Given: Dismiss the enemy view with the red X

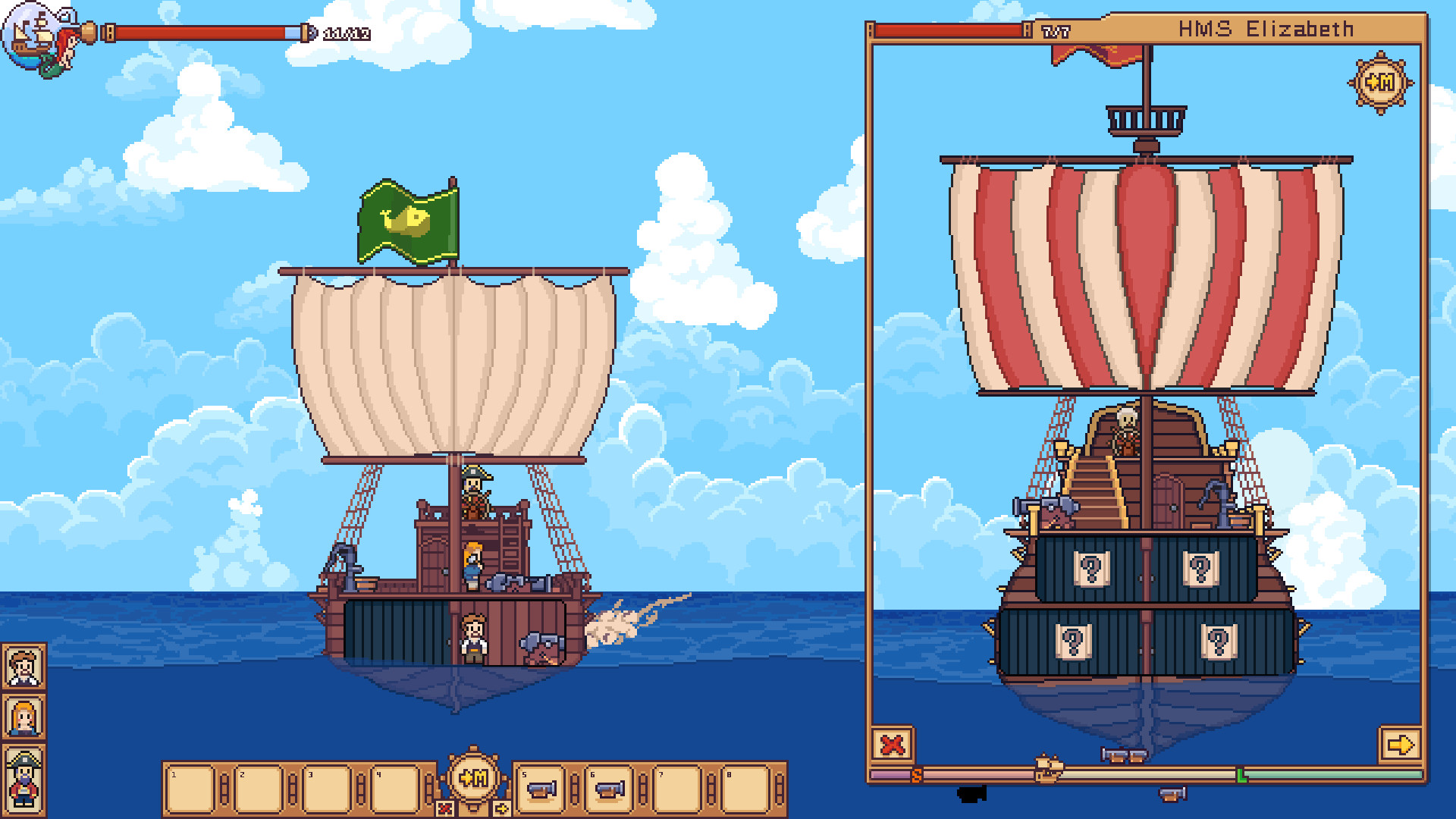Looking at the screenshot, I should click(893, 745).
